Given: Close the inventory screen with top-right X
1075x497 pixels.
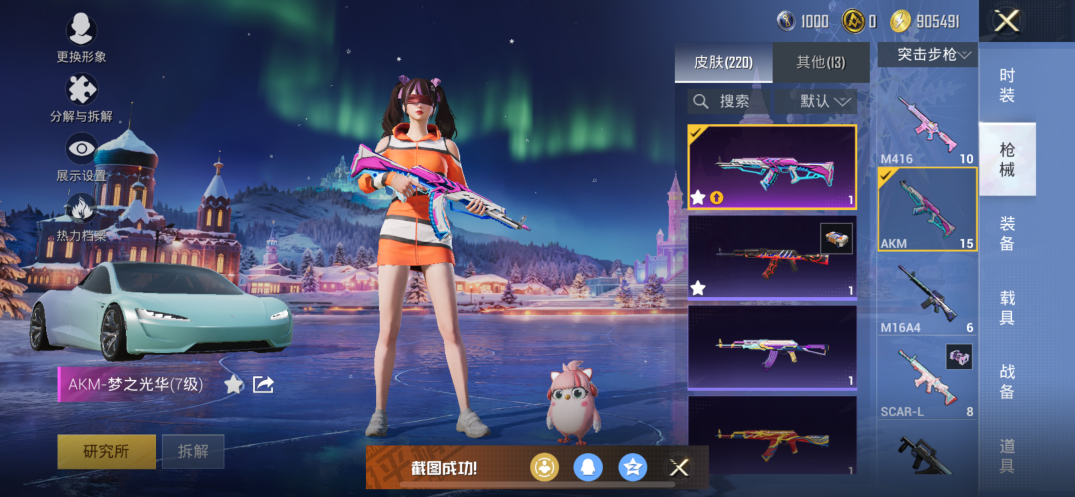Looking at the screenshot, I should click(x=1006, y=21).
